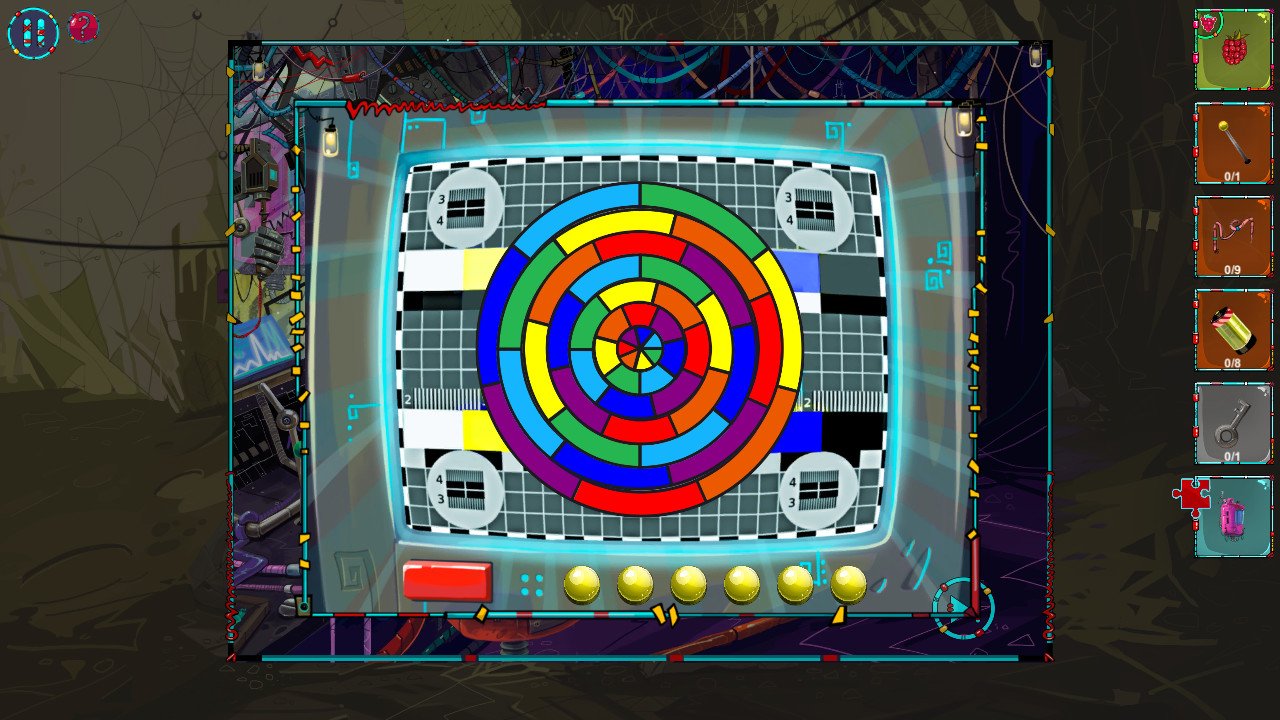View the pink gadget thumbnail in sidebar
The width and height of the screenshot is (1280, 720).
(1232, 517)
